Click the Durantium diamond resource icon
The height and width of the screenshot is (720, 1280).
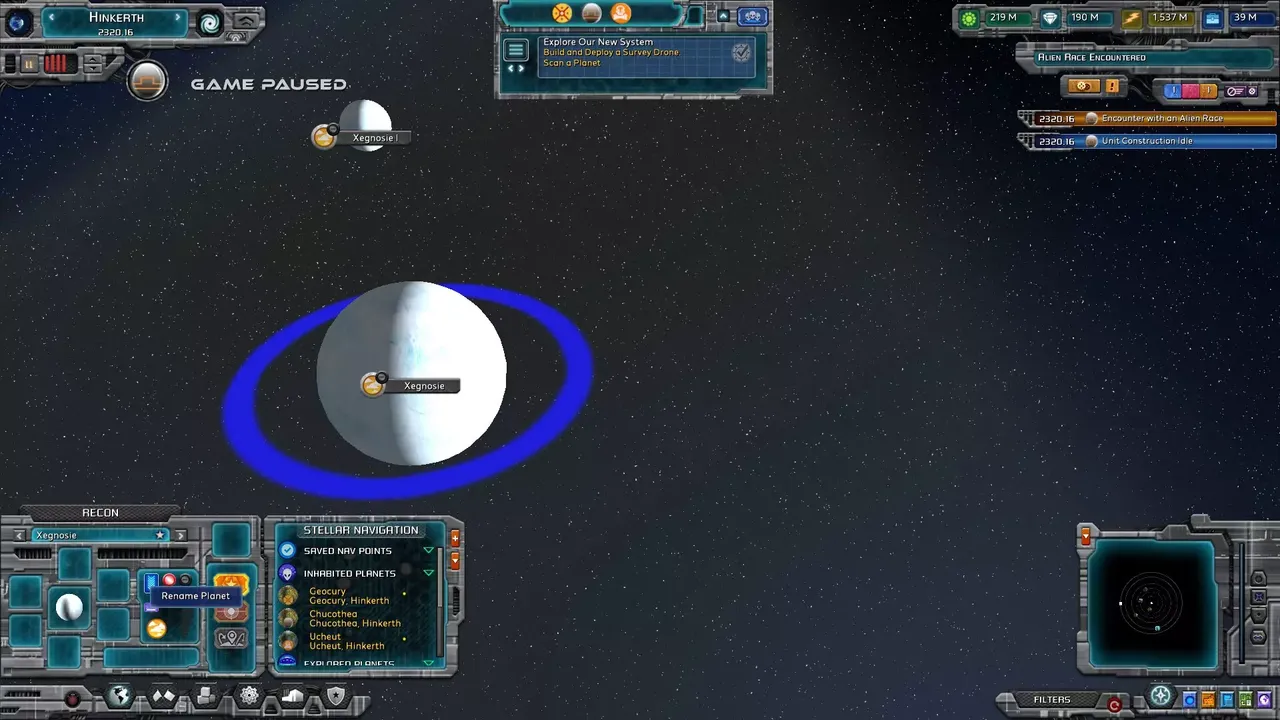[1049, 18]
